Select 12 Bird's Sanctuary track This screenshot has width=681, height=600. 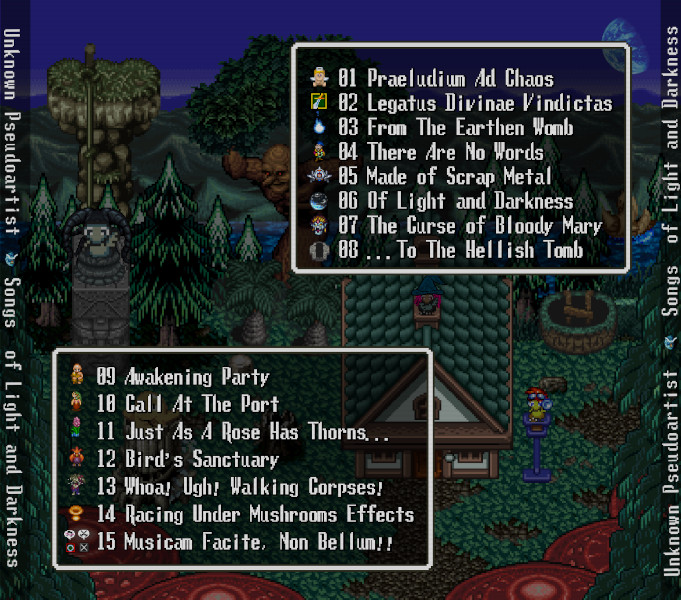[x=187, y=460]
